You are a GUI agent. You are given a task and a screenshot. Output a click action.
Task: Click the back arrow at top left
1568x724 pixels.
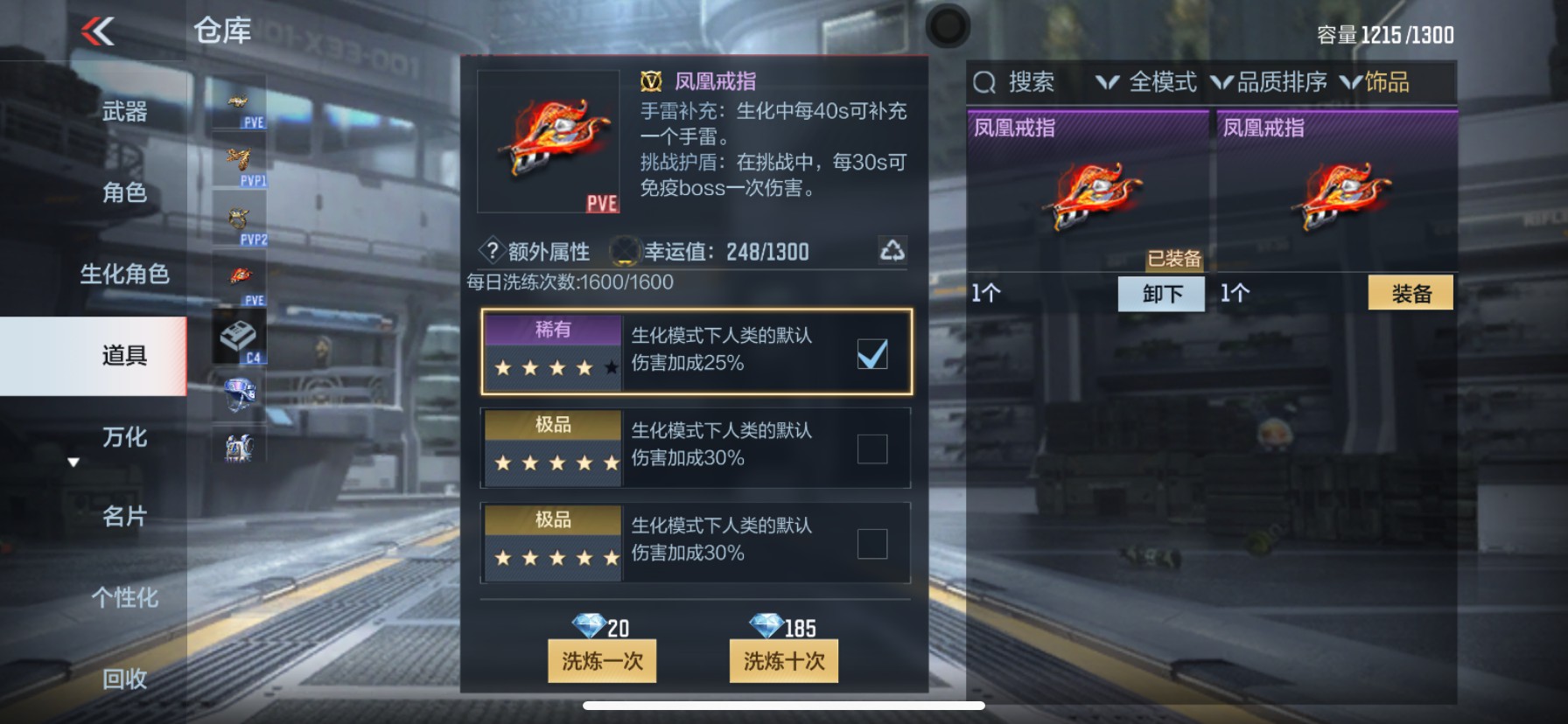(99, 30)
